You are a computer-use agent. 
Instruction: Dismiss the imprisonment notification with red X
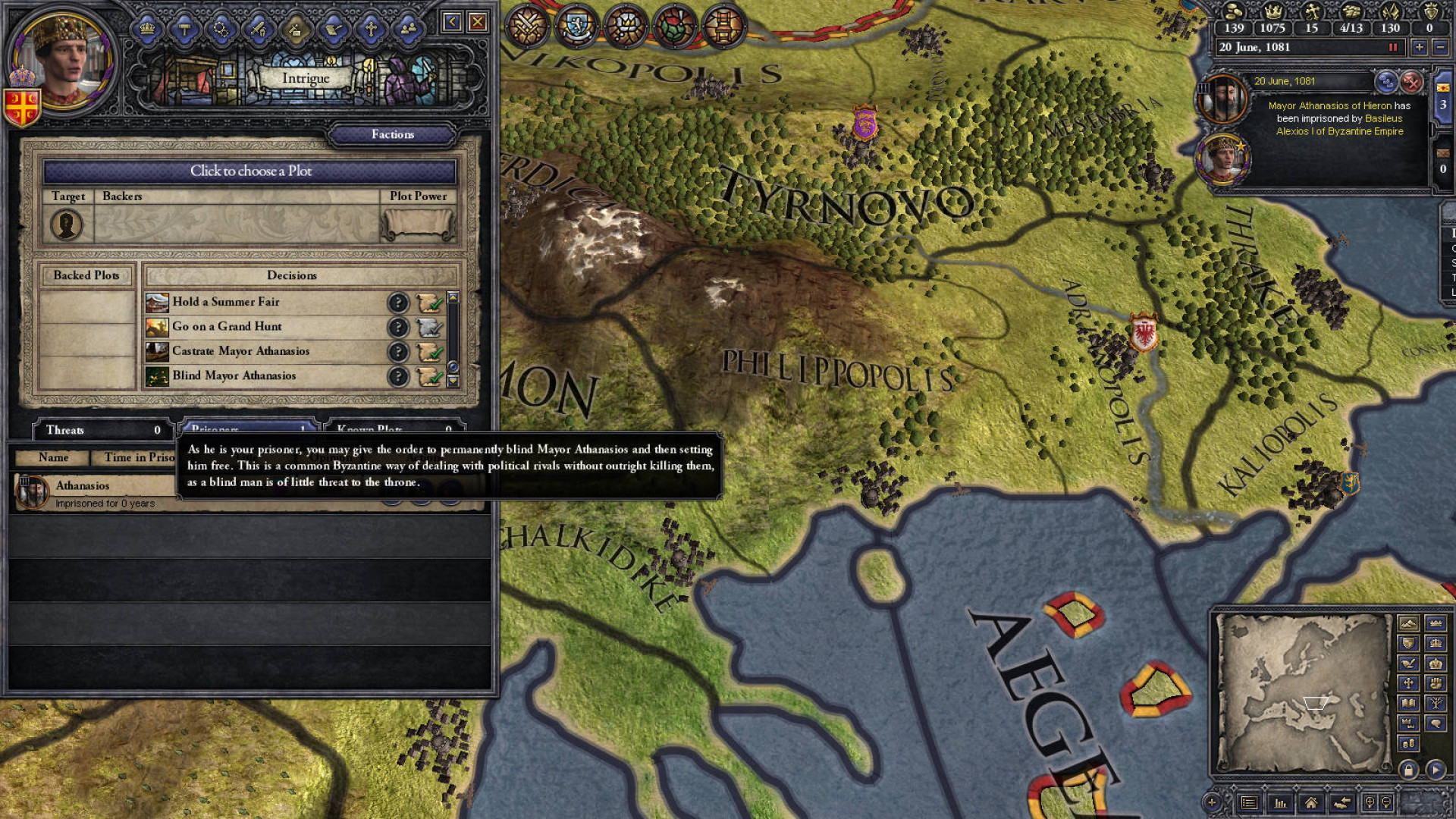1411,81
